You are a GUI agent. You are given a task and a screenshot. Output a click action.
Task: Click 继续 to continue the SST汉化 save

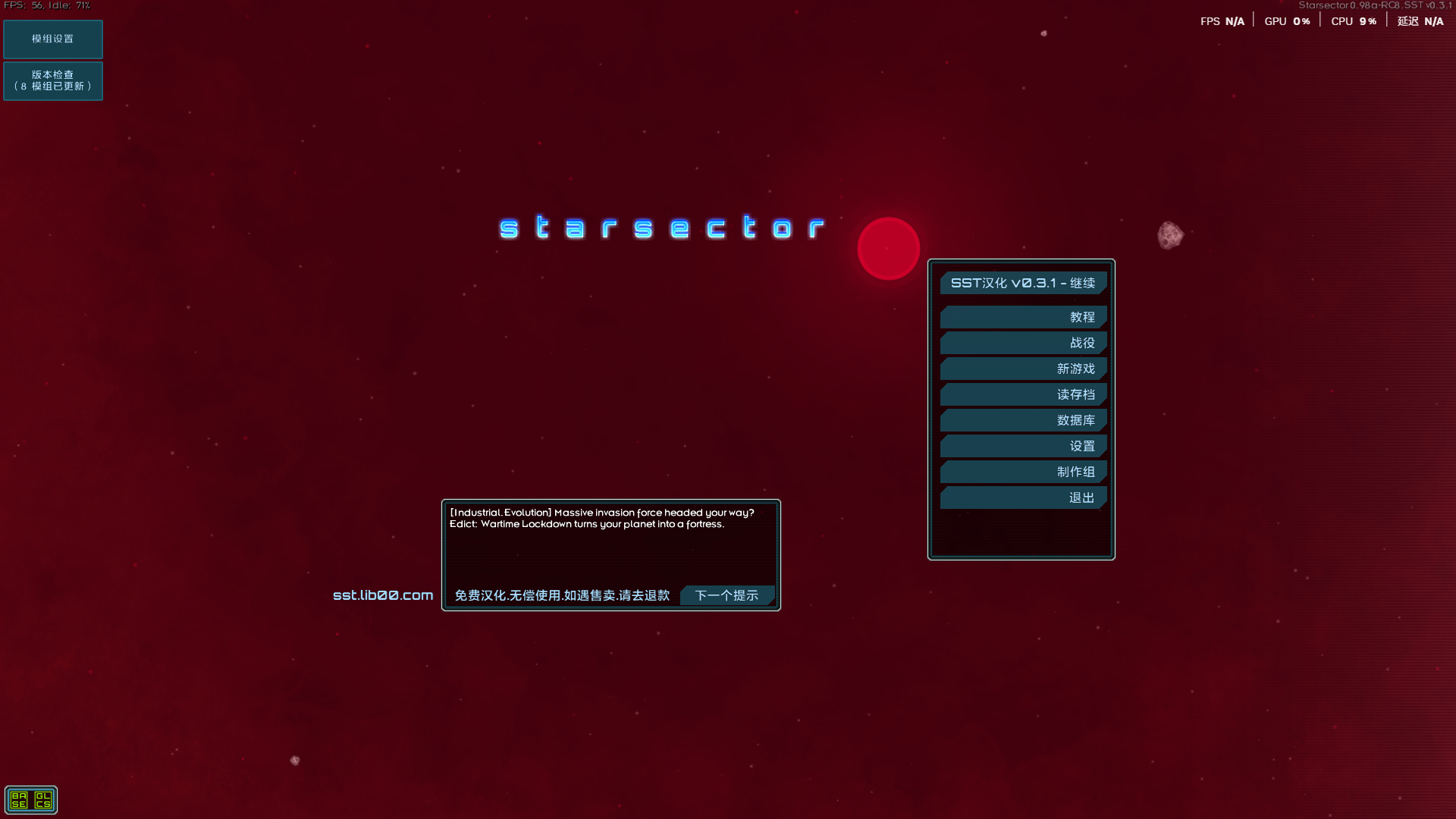click(x=1022, y=282)
